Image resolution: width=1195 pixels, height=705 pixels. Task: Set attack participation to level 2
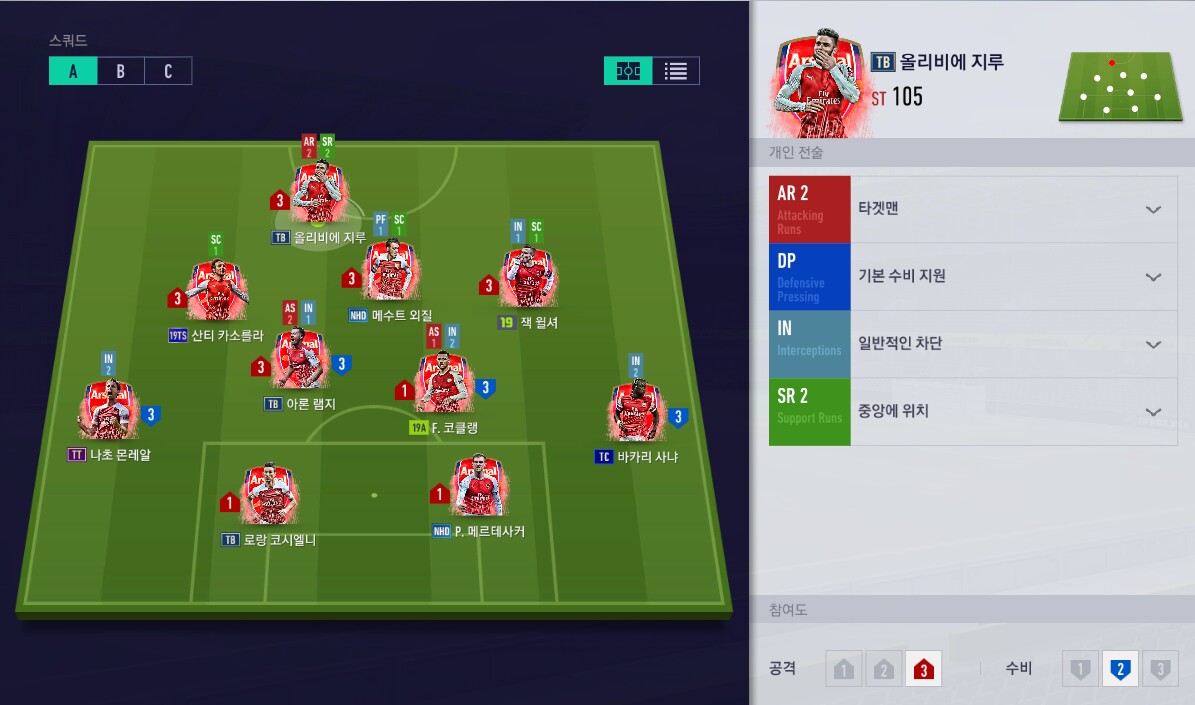click(884, 670)
